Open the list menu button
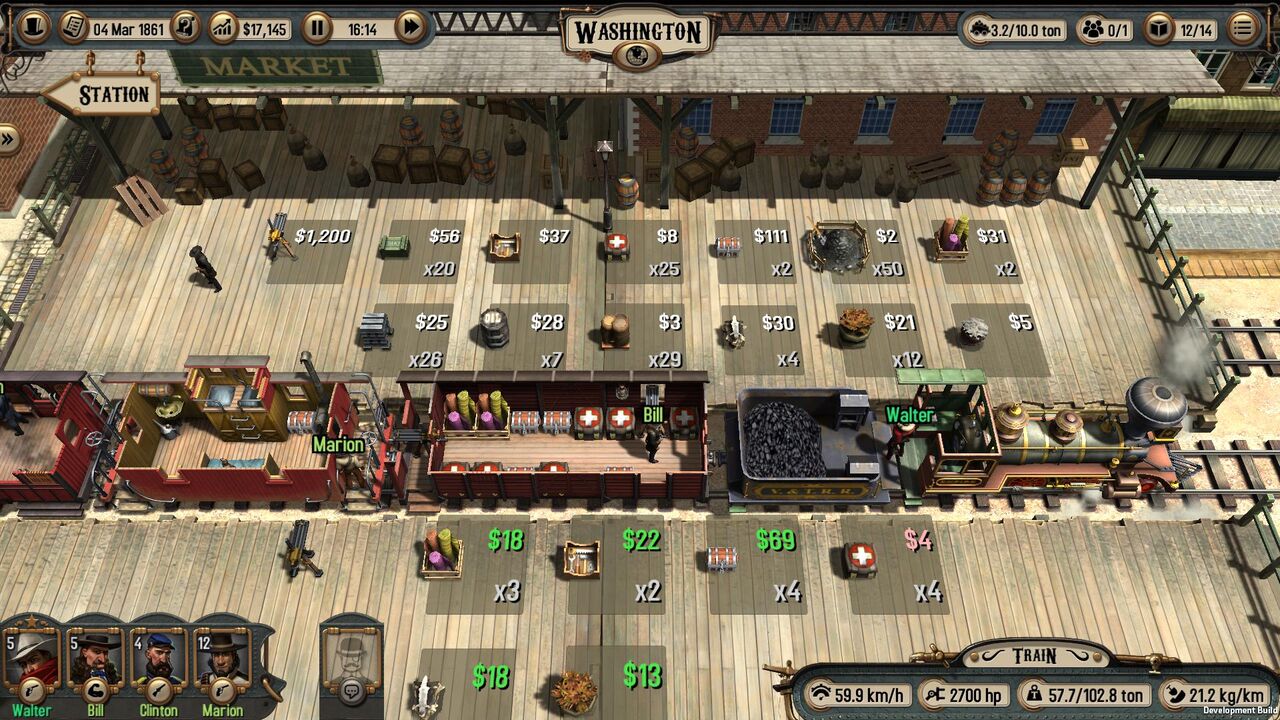Screen dimensions: 1280x720 tap(1243, 28)
